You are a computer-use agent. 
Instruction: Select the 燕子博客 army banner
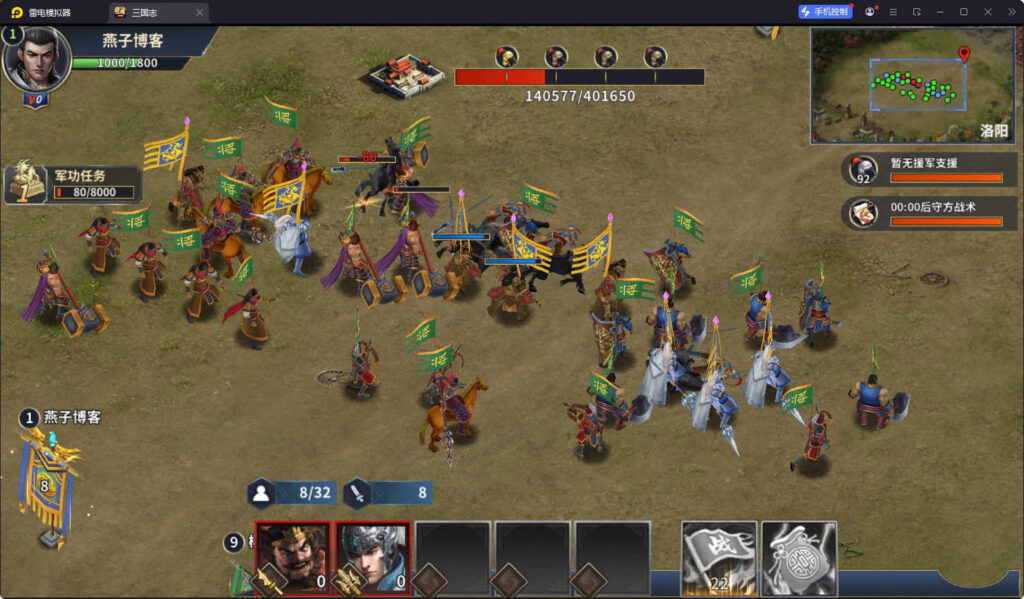point(45,485)
